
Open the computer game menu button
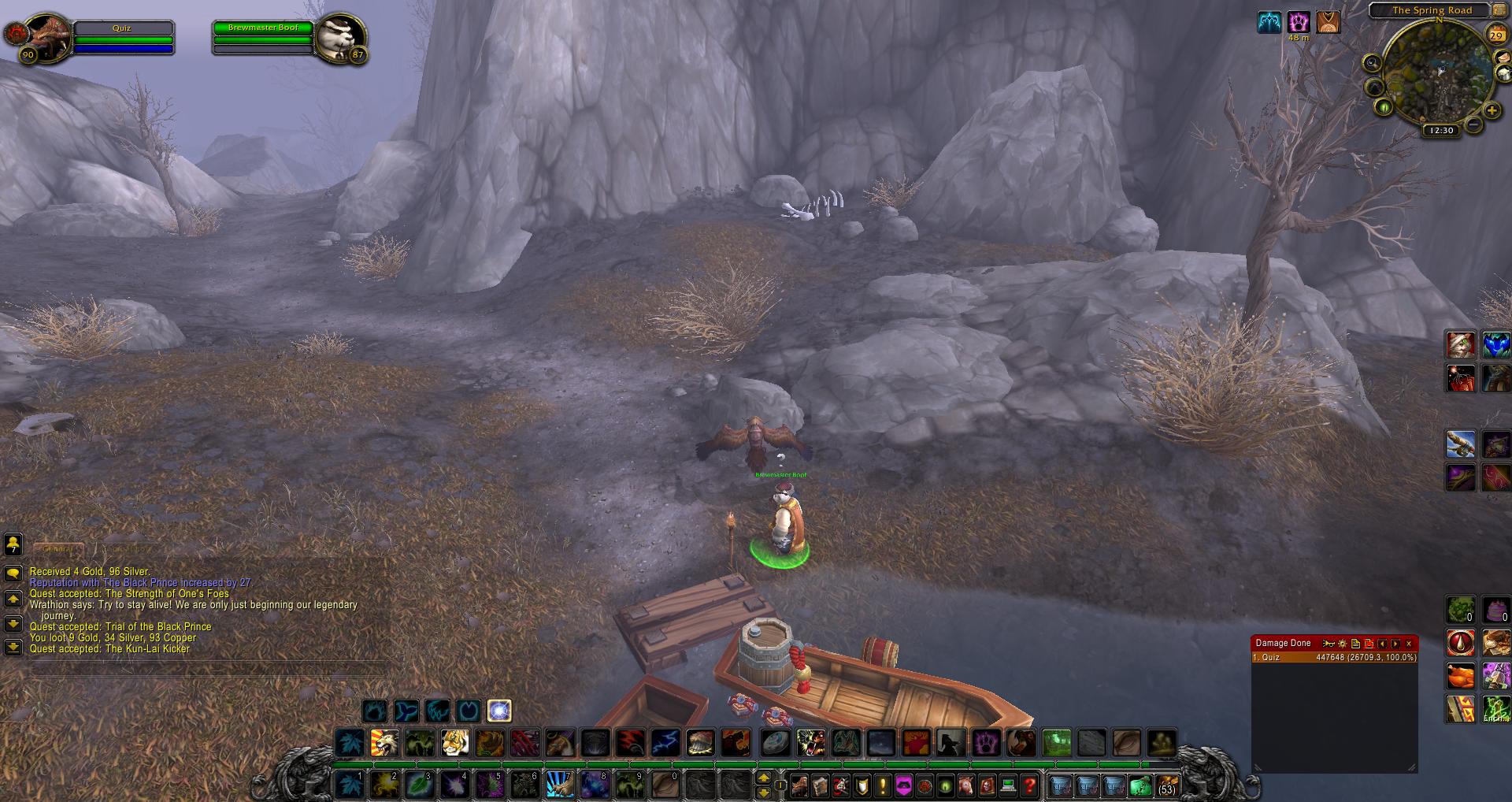1007,785
